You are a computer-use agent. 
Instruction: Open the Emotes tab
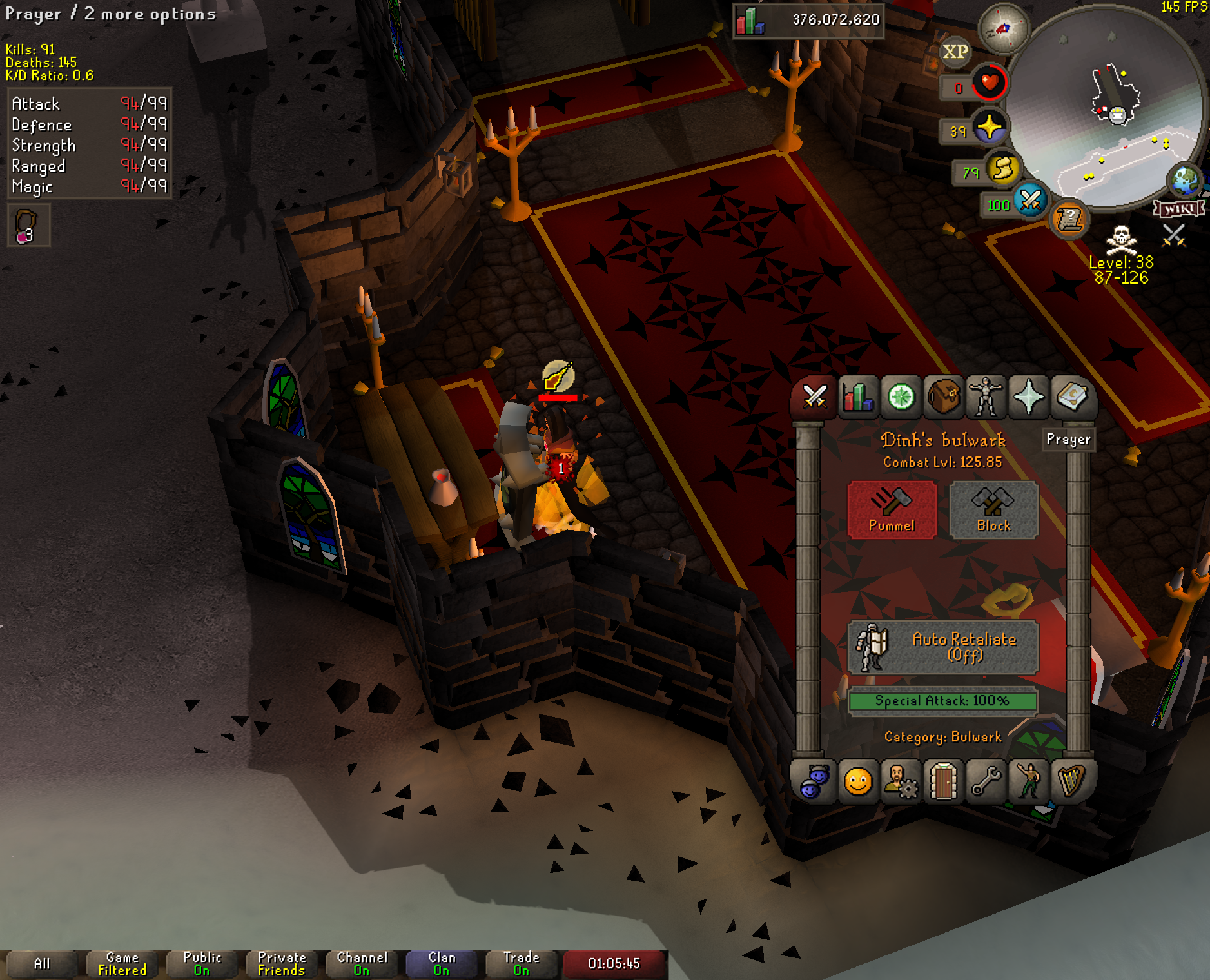1029,782
